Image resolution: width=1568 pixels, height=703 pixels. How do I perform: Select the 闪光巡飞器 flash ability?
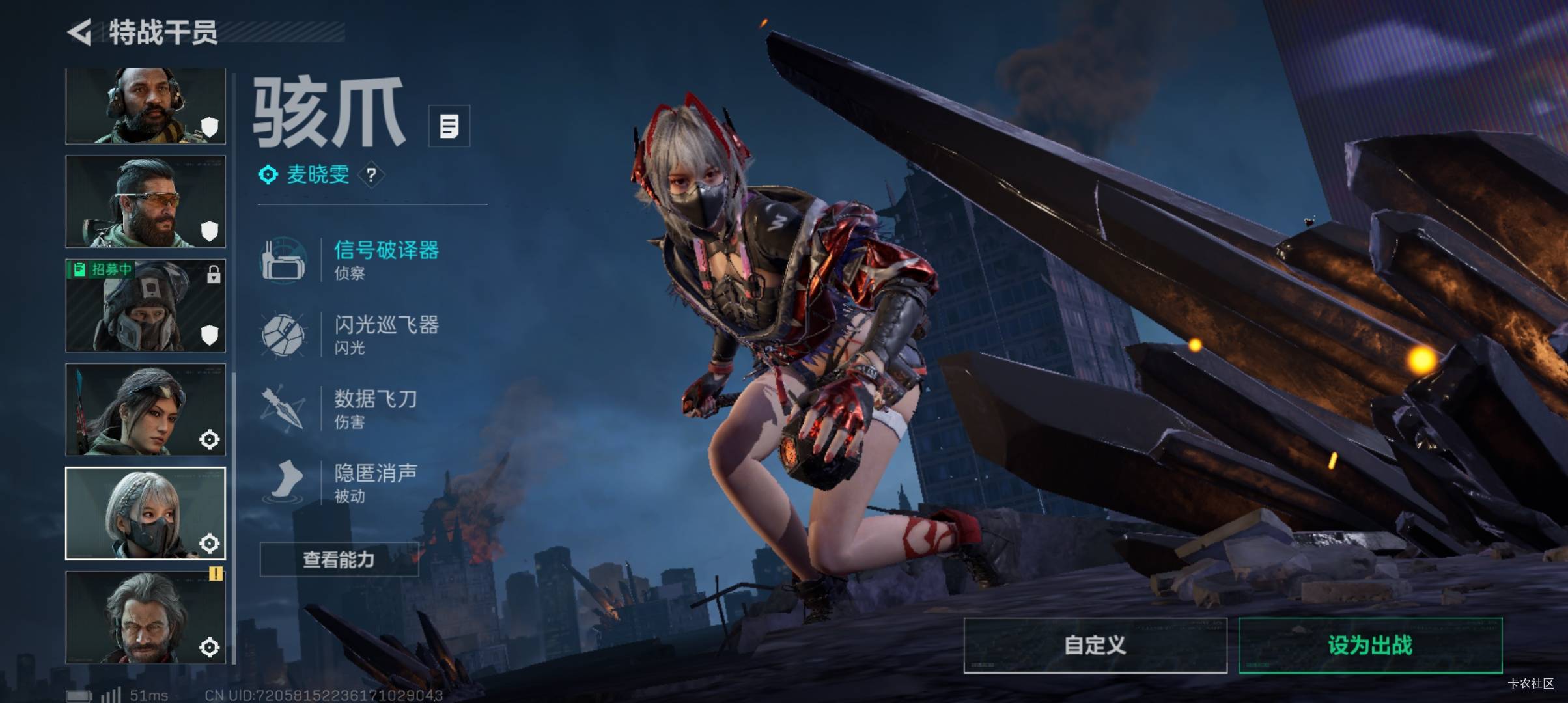click(385, 333)
